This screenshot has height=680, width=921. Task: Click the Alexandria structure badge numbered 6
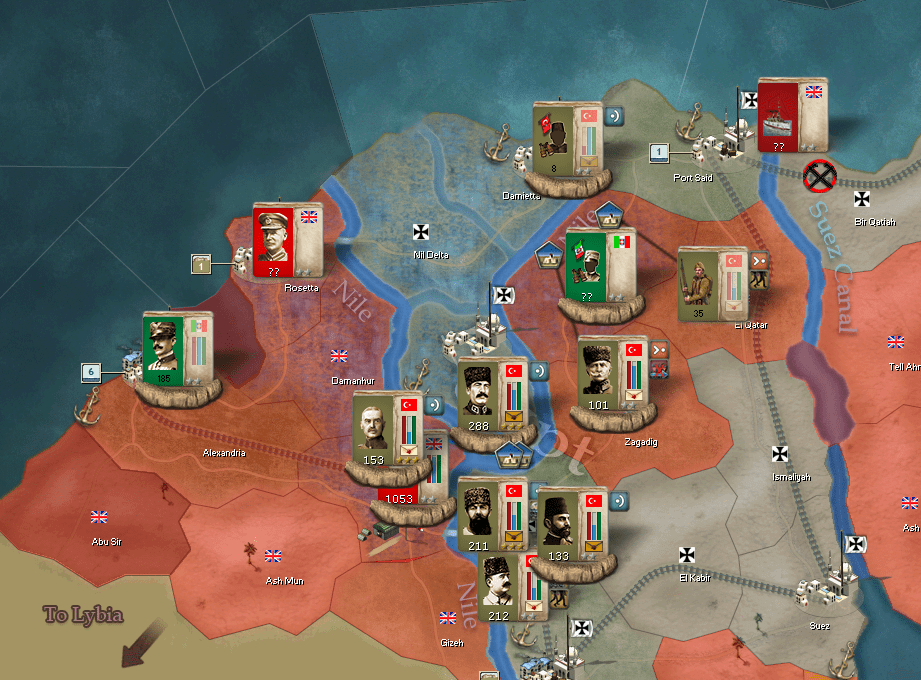[91, 372]
